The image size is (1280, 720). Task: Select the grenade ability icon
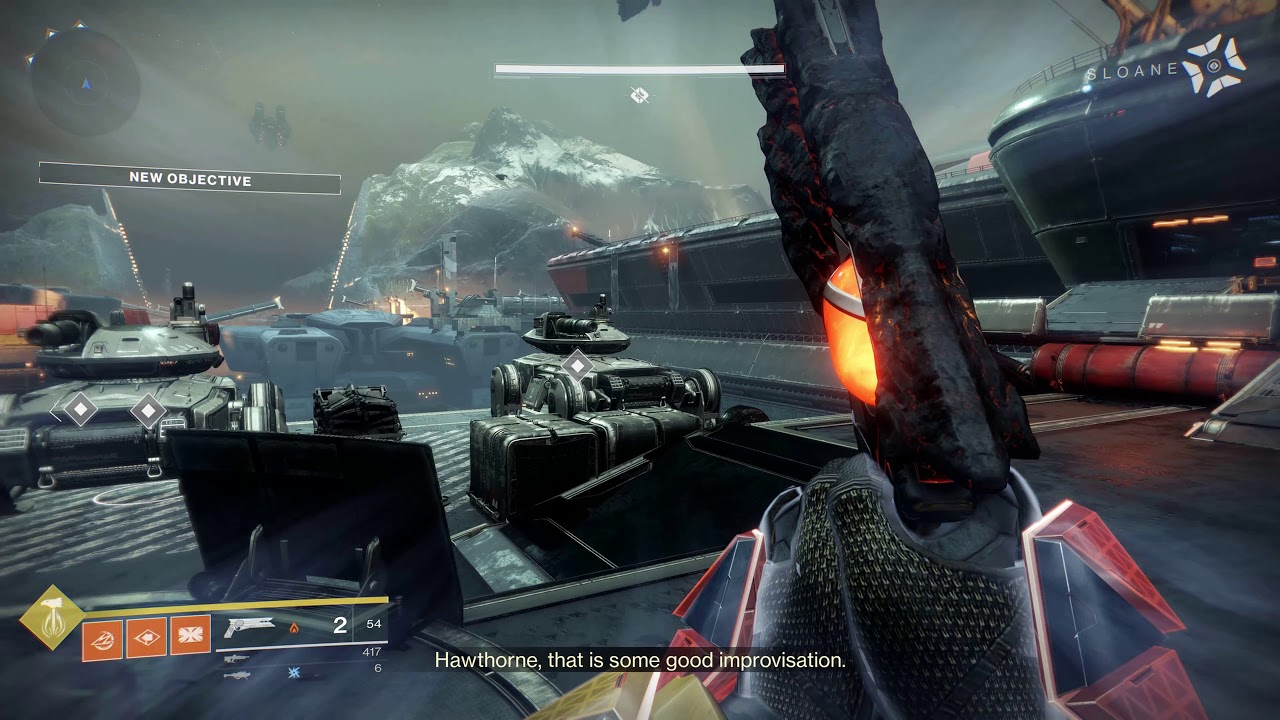pos(102,637)
